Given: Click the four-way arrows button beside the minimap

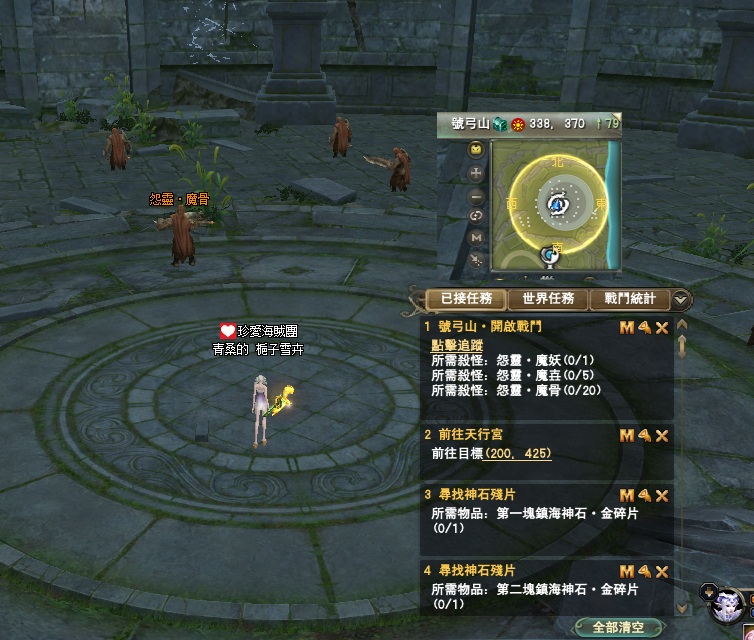Looking at the screenshot, I should coord(477,173).
